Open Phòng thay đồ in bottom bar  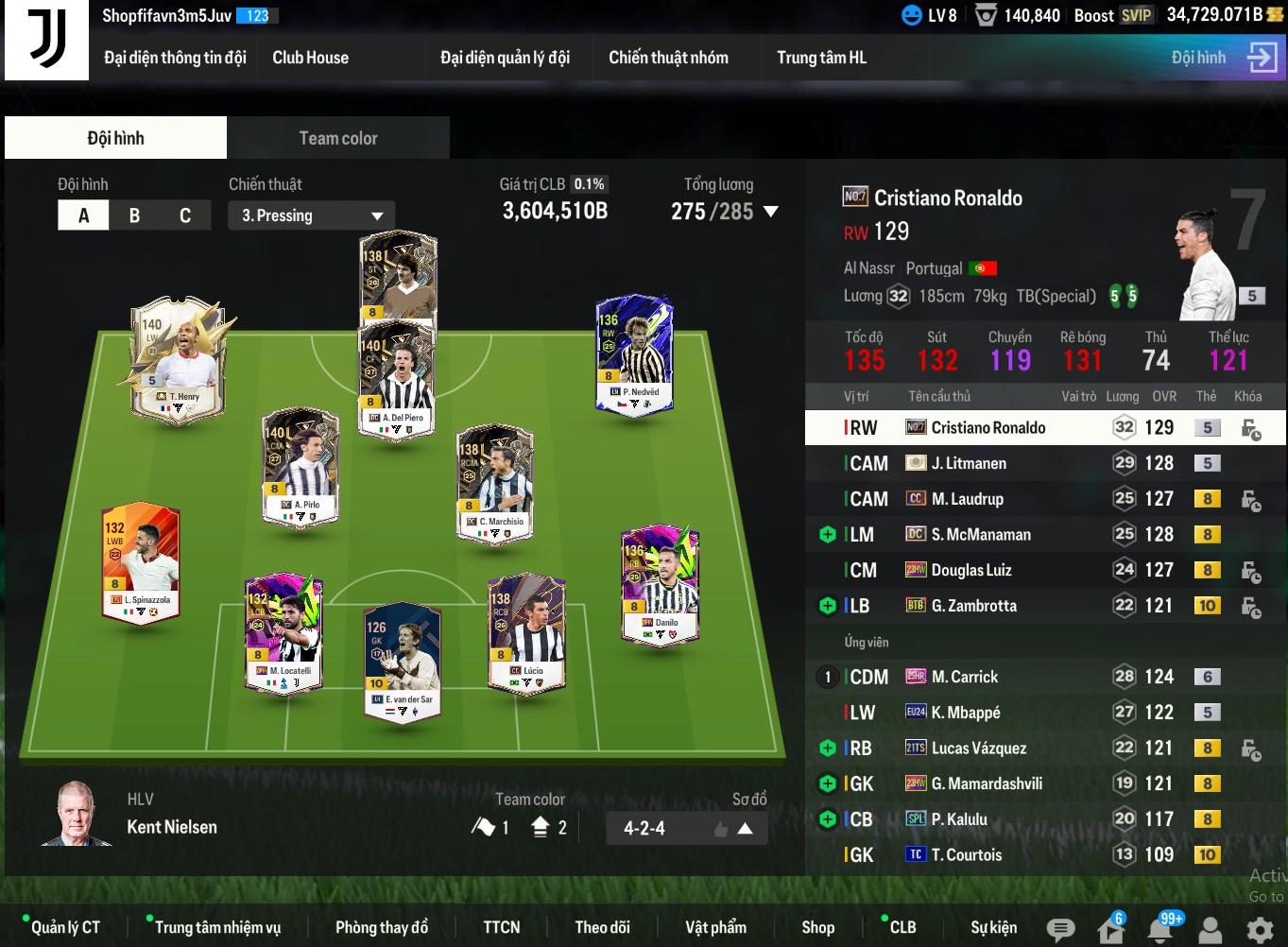pyautogui.click(x=382, y=927)
